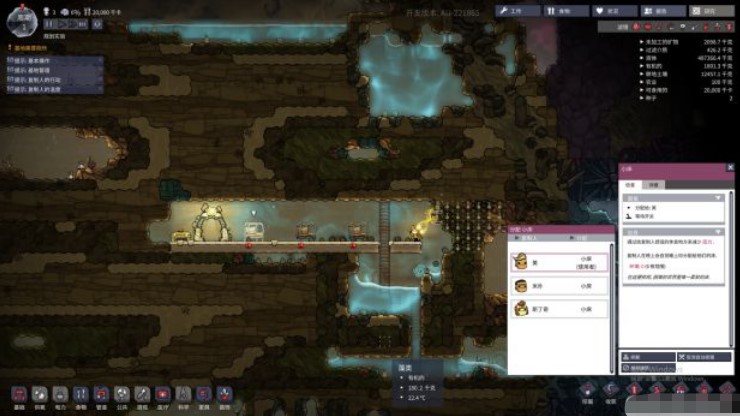Open the Food (食物) consumables screen
This screenshot has width=740, height=416.
click(x=566, y=11)
